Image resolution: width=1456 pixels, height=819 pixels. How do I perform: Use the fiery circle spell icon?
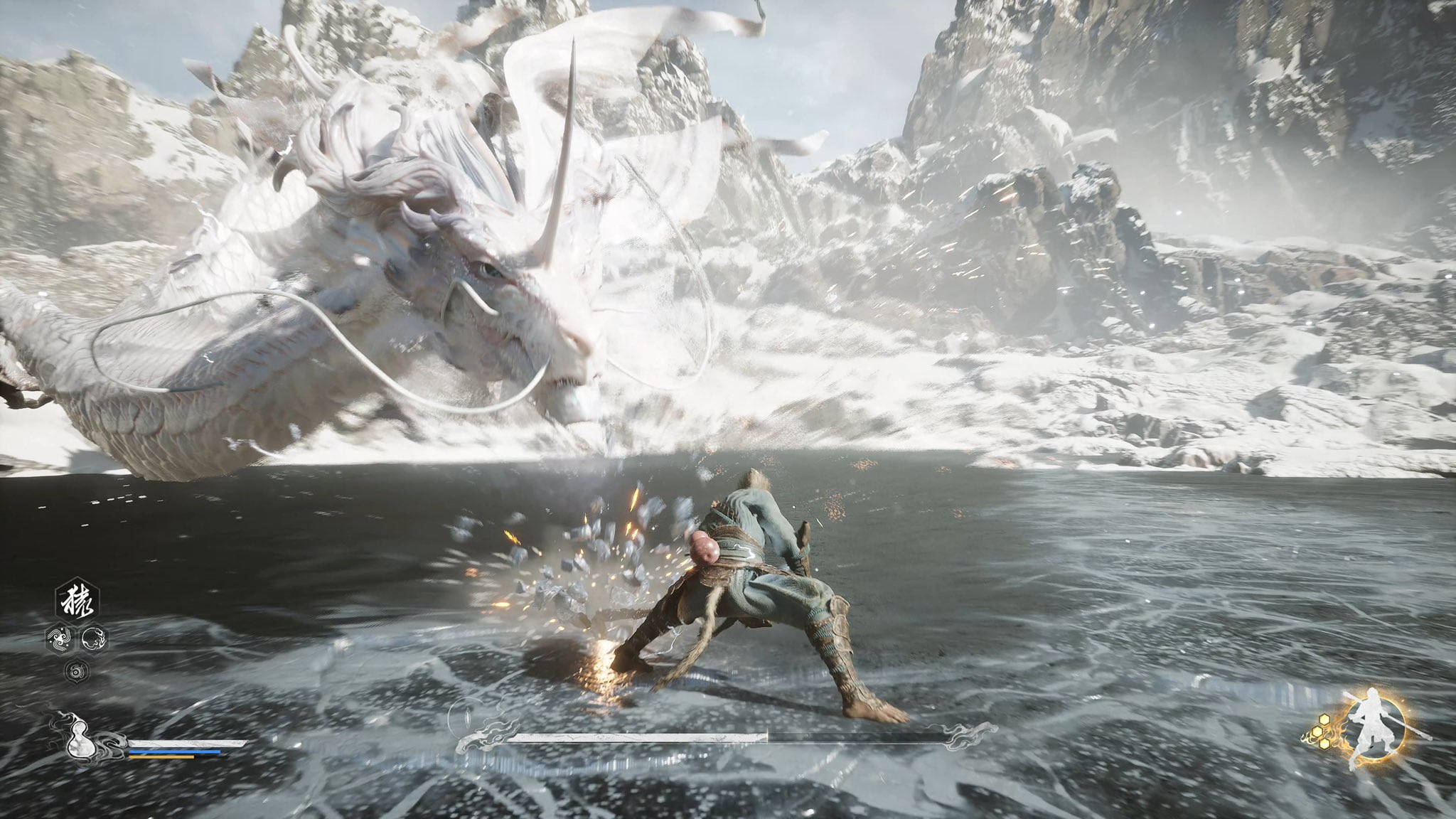tap(95, 639)
